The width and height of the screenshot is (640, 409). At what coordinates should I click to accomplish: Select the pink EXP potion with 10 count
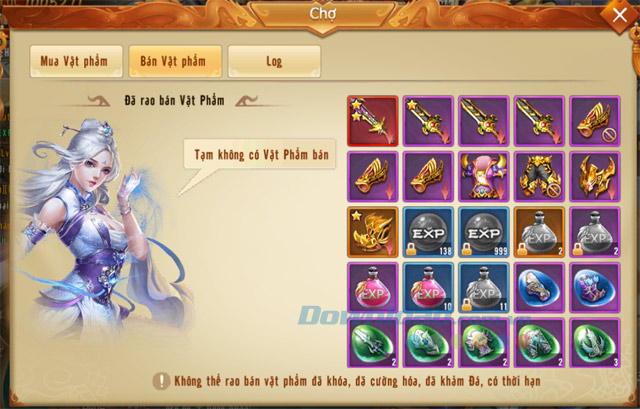point(429,288)
